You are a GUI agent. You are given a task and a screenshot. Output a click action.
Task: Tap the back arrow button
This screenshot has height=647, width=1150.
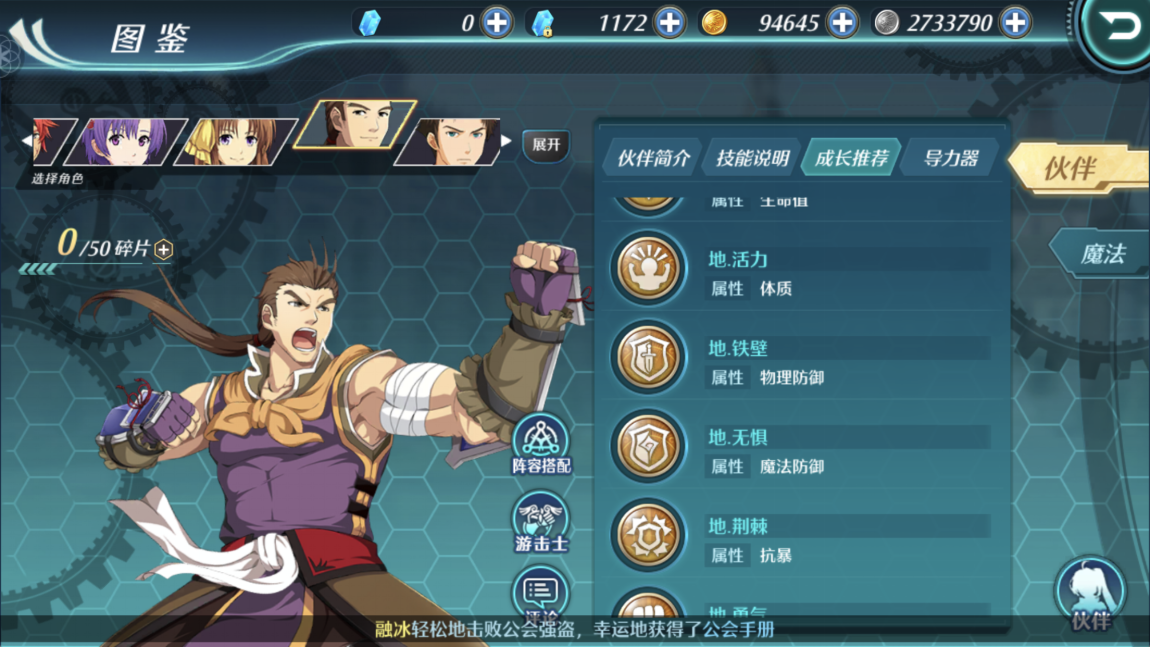click(1120, 28)
